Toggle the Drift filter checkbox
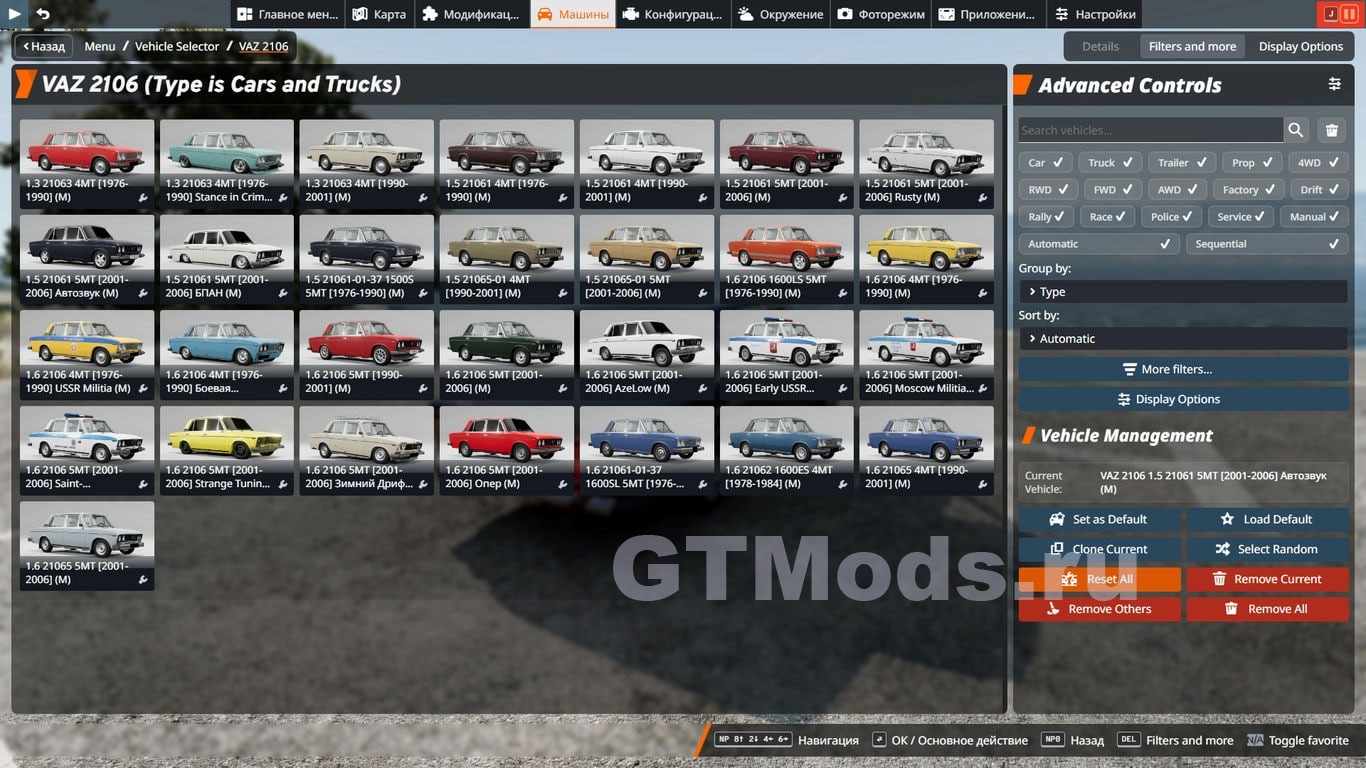The image size is (1366, 768). 1319,190
